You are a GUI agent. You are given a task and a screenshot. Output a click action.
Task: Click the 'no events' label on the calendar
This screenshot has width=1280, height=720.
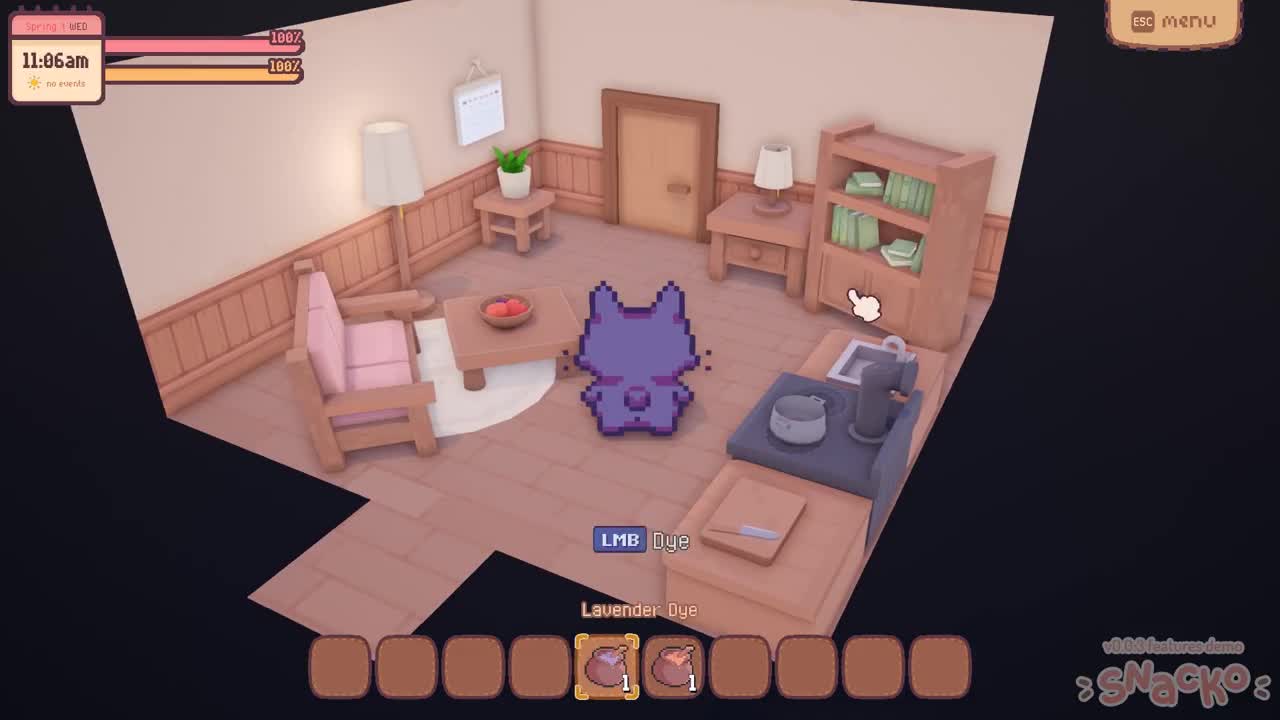coord(65,85)
